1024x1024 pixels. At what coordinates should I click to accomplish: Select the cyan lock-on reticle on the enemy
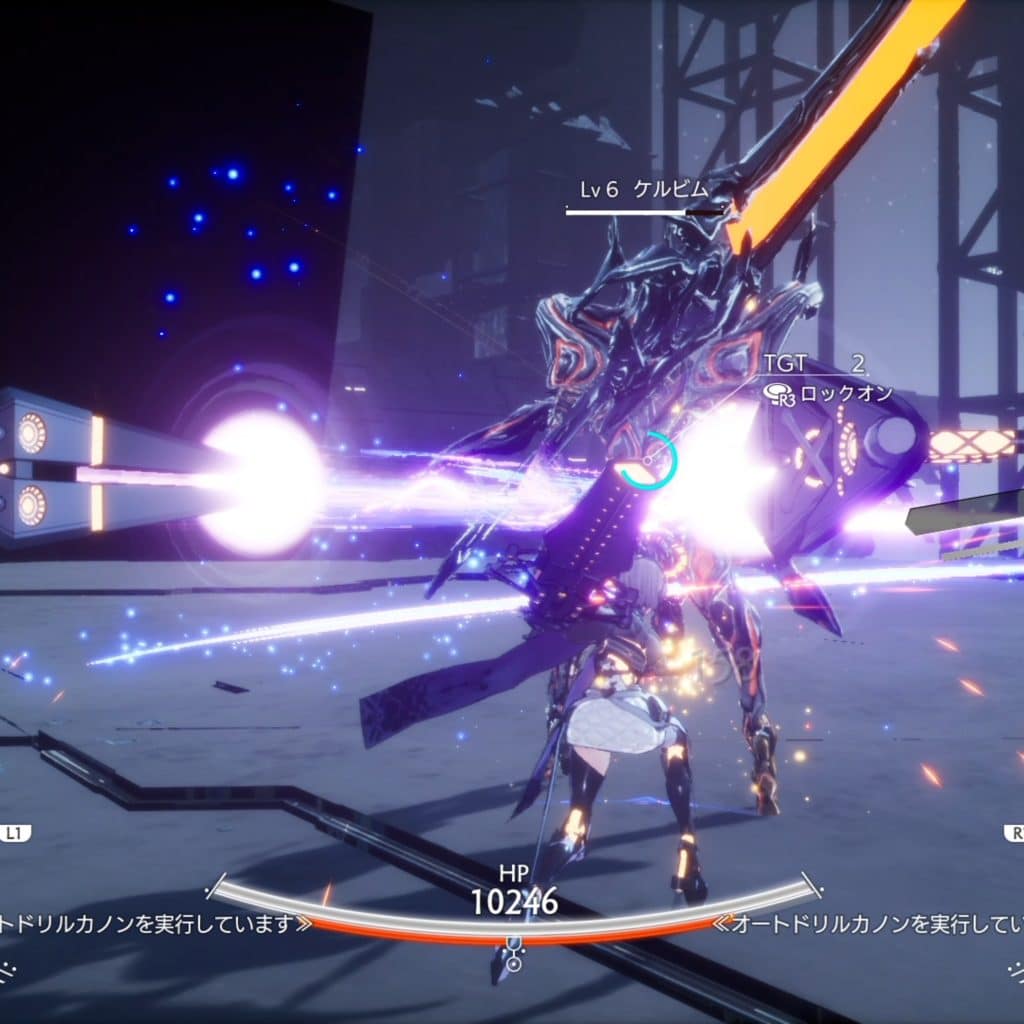(x=646, y=461)
